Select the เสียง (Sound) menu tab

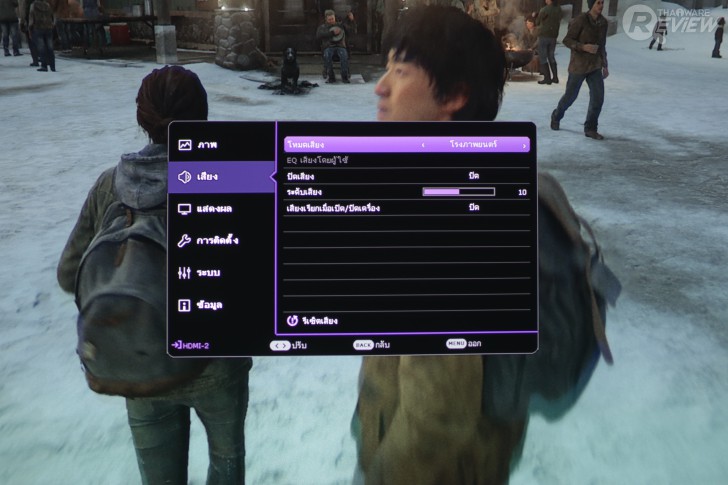208,177
